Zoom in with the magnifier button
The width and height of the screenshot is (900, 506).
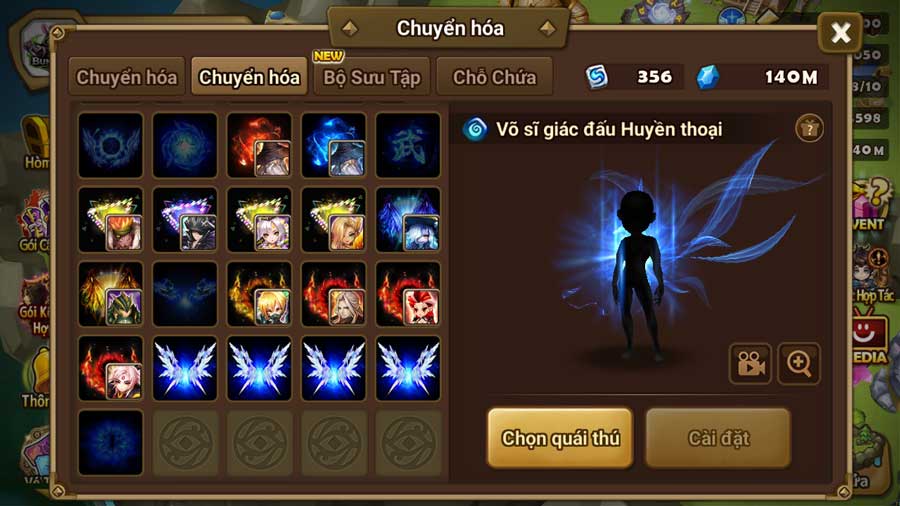pyautogui.click(x=799, y=364)
